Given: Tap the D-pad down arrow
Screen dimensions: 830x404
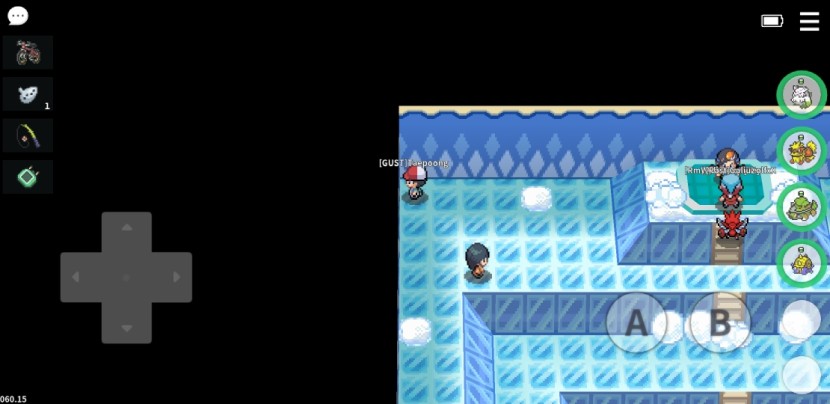Looking at the screenshot, I should click(127, 327).
